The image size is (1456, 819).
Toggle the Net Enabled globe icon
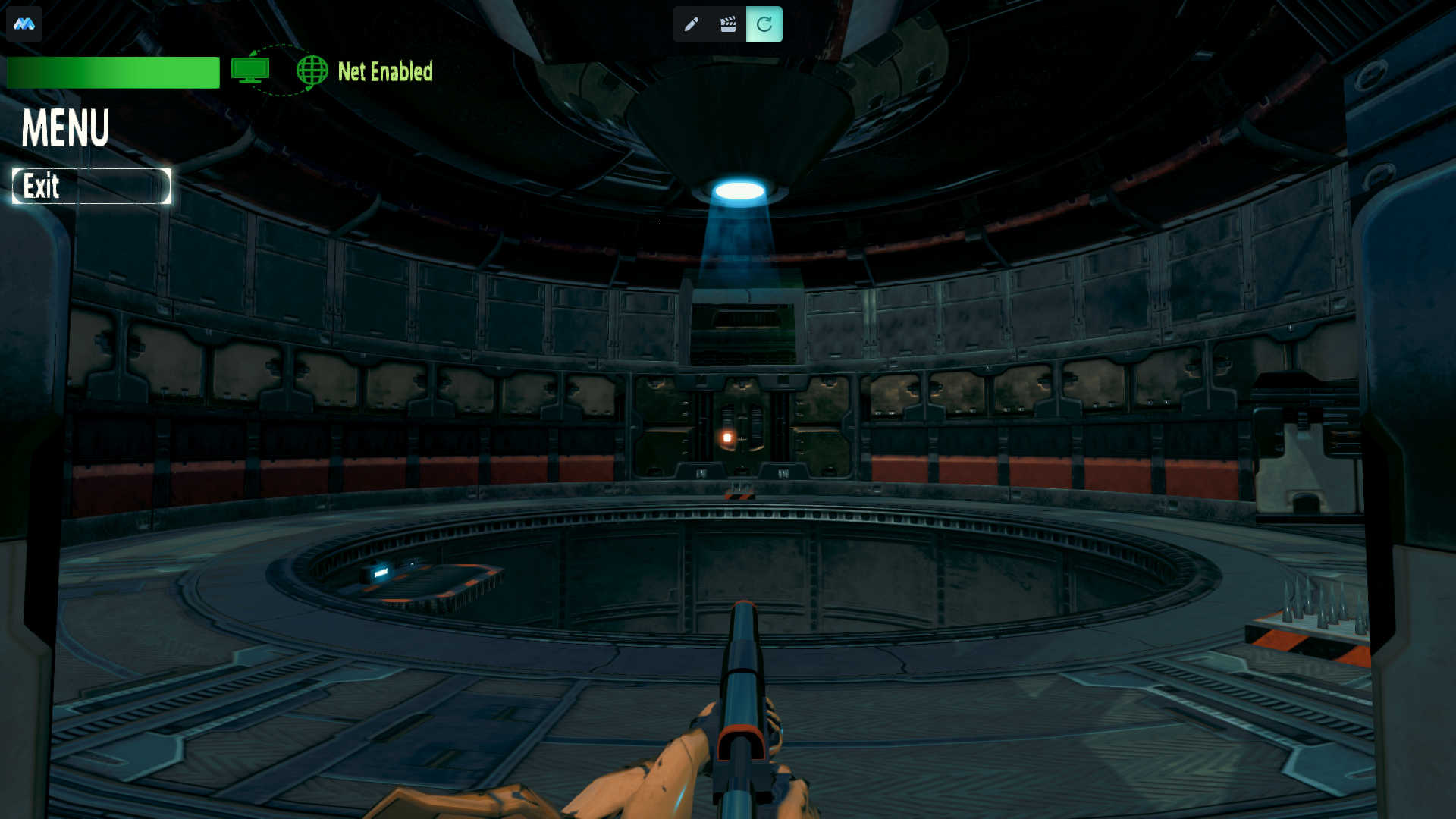pos(312,71)
